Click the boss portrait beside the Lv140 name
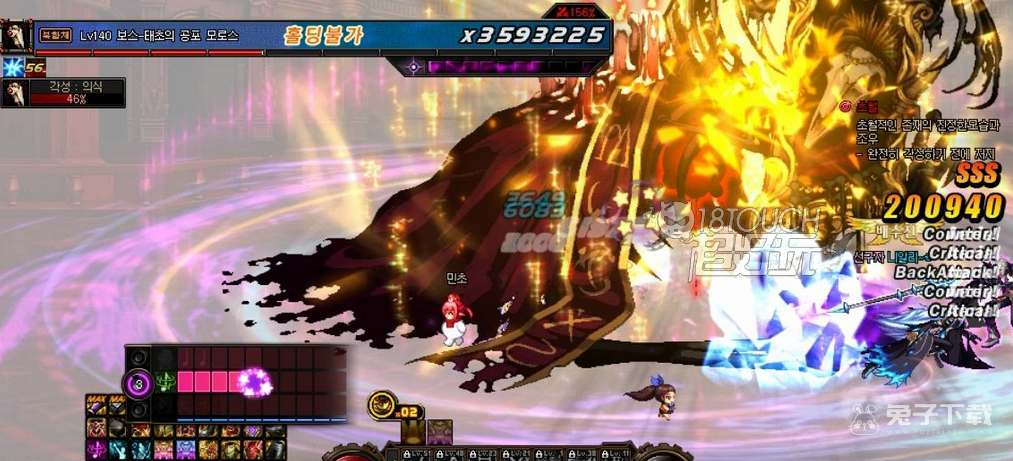The image size is (1013, 461). point(16,36)
